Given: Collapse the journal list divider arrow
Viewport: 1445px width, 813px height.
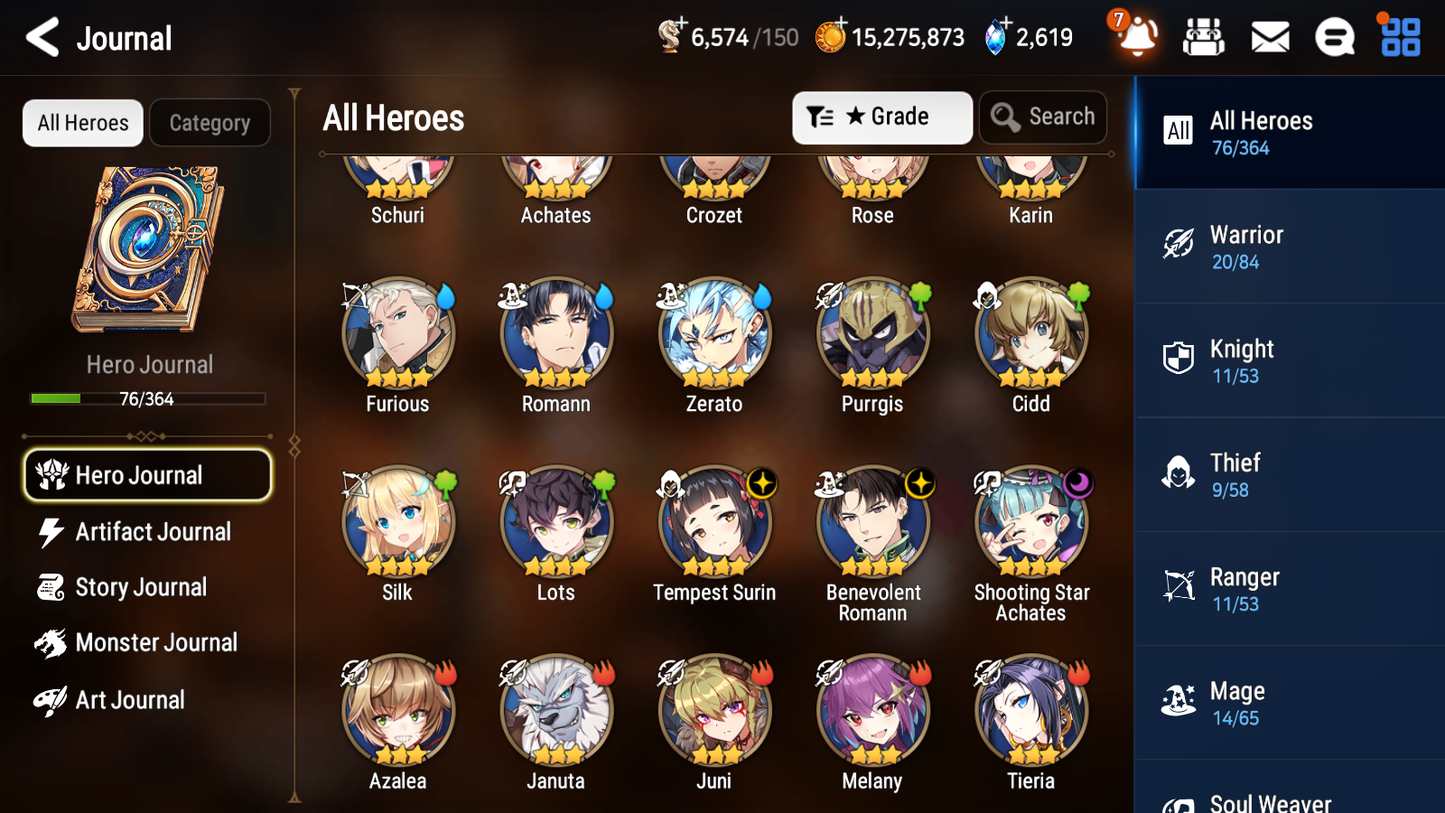Looking at the screenshot, I should click(293, 447).
